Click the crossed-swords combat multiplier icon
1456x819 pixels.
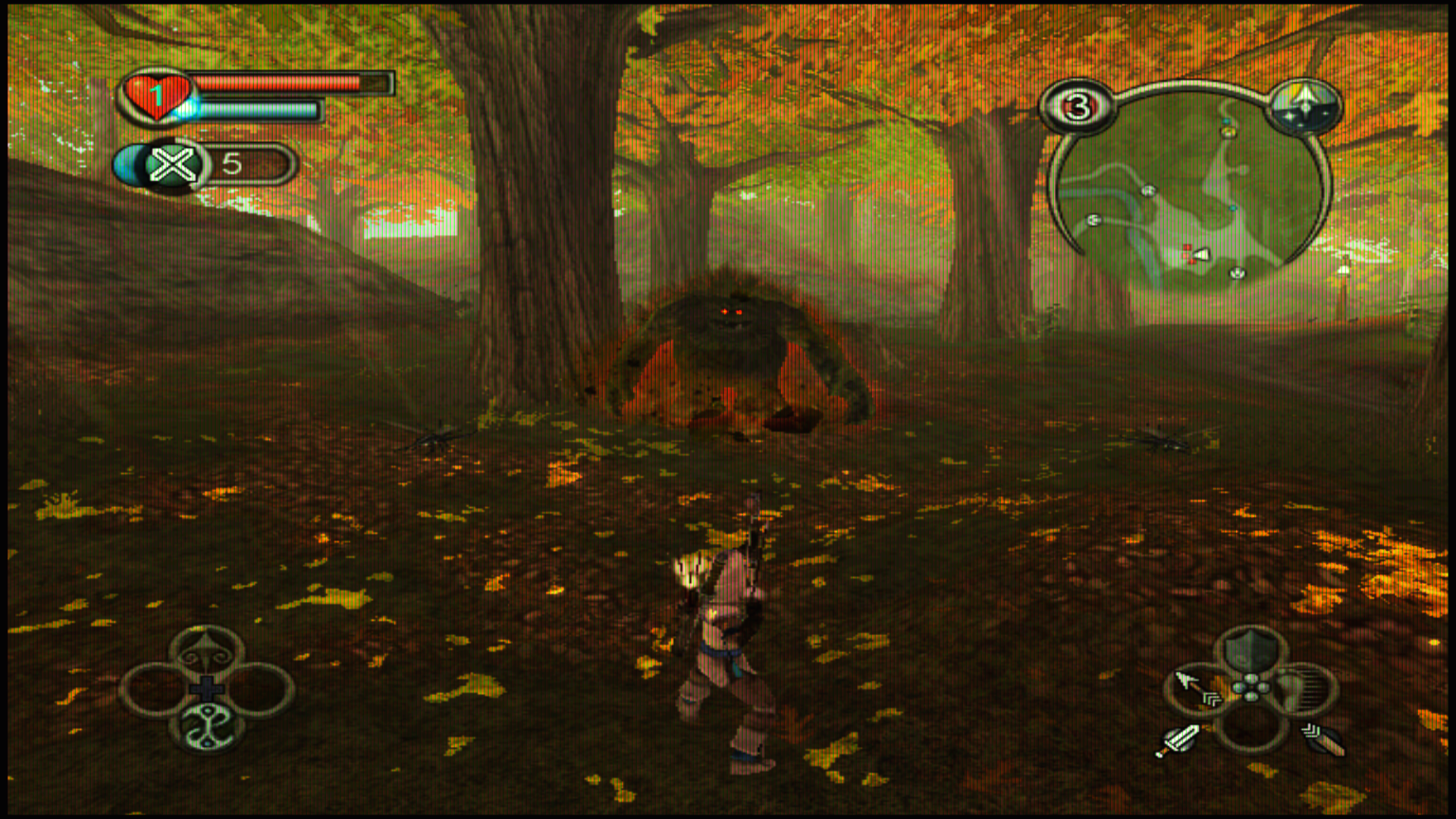pyautogui.click(x=172, y=166)
